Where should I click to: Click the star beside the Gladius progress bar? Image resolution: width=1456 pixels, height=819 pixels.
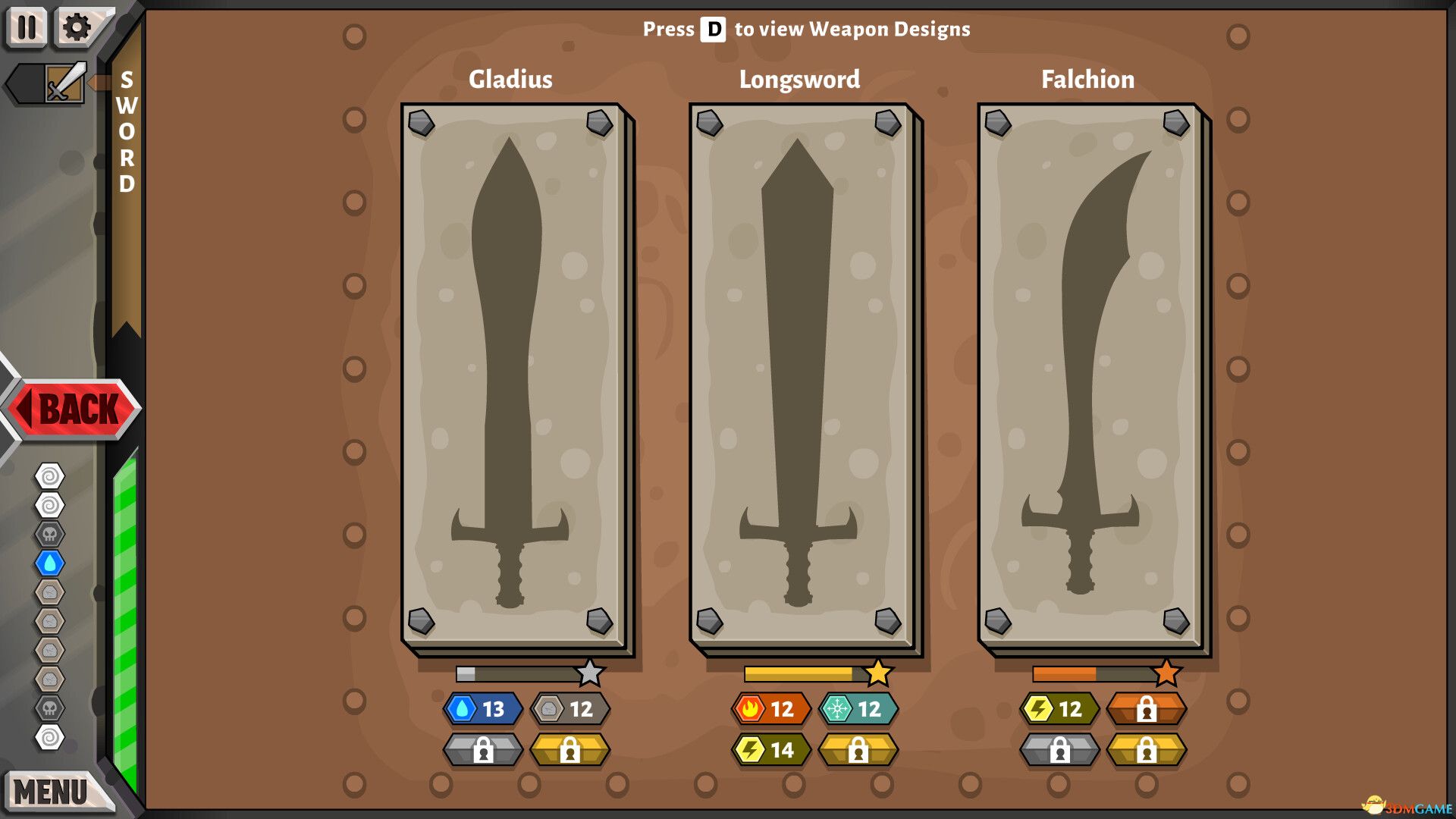click(x=591, y=670)
